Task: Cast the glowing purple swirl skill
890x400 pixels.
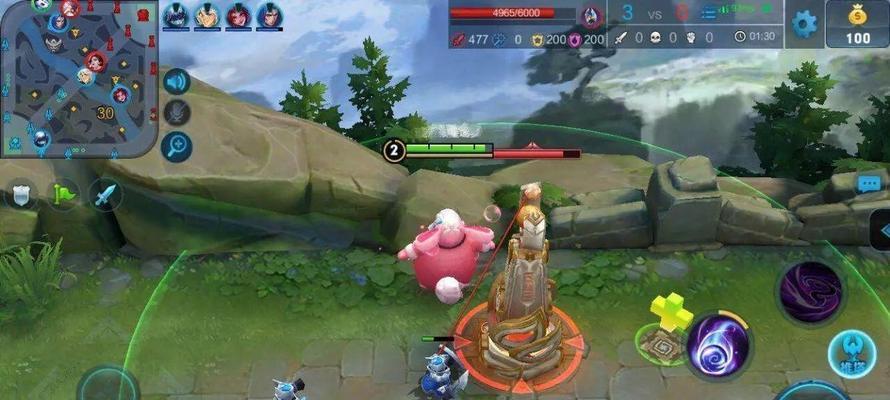Action: [x=719, y=345]
